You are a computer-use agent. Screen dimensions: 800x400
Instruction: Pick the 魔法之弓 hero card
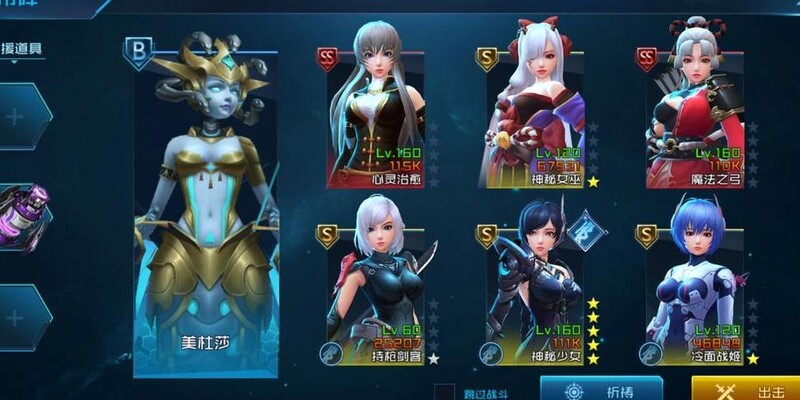[697, 110]
